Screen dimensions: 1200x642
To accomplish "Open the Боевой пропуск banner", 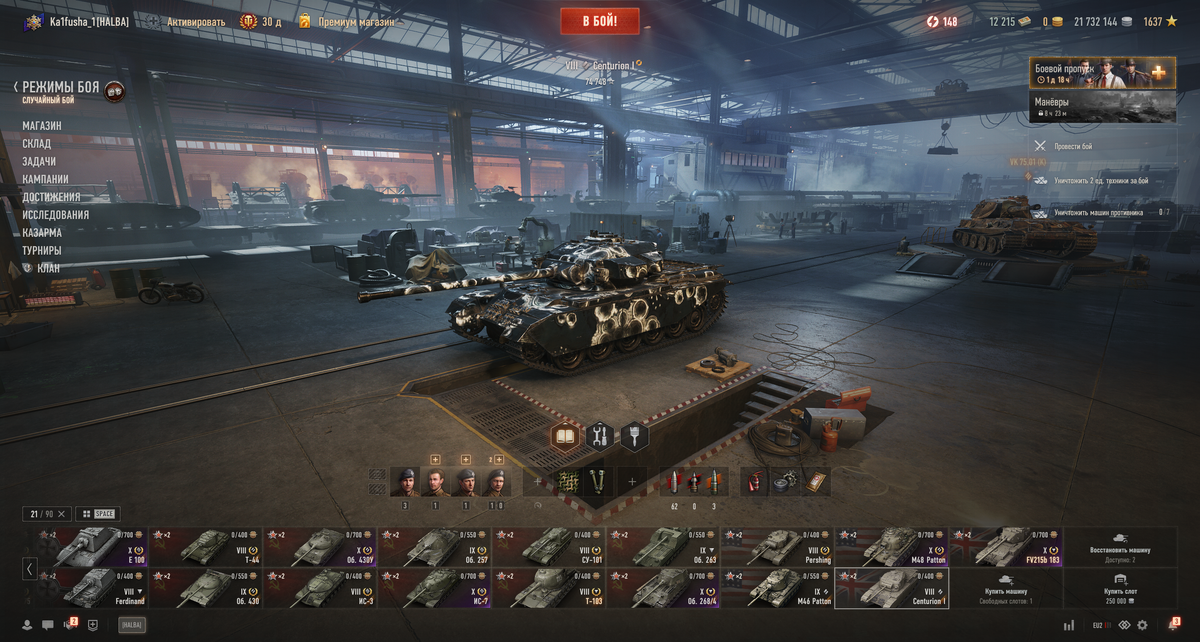I will pyautogui.click(x=1102, y=73).
